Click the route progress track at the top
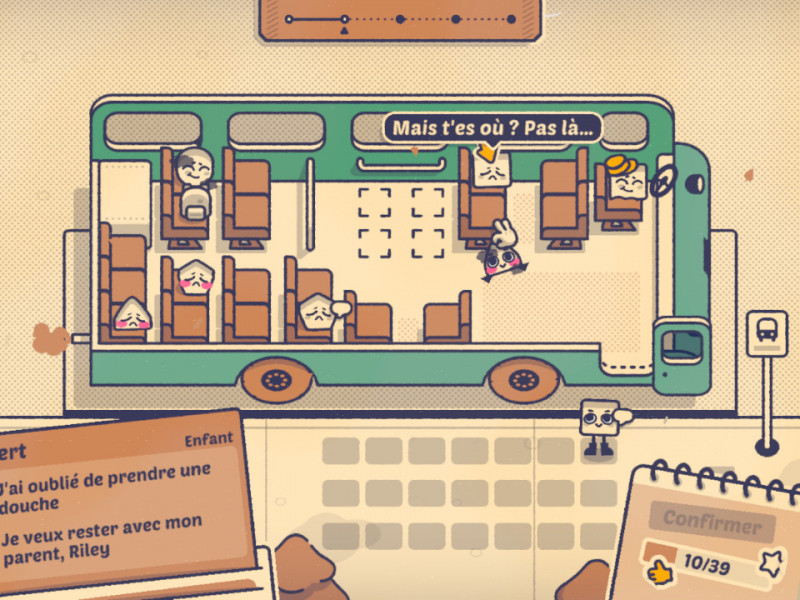800x600 pixels. [399, 19]
